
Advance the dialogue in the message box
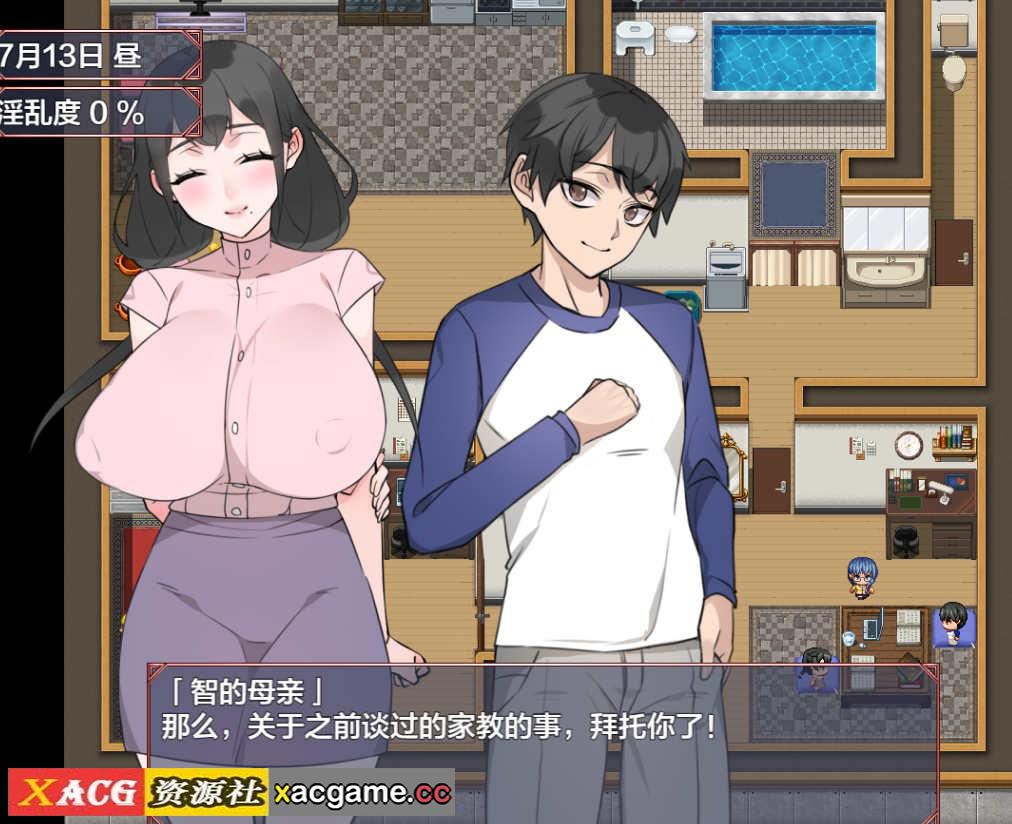pos(543,722)
